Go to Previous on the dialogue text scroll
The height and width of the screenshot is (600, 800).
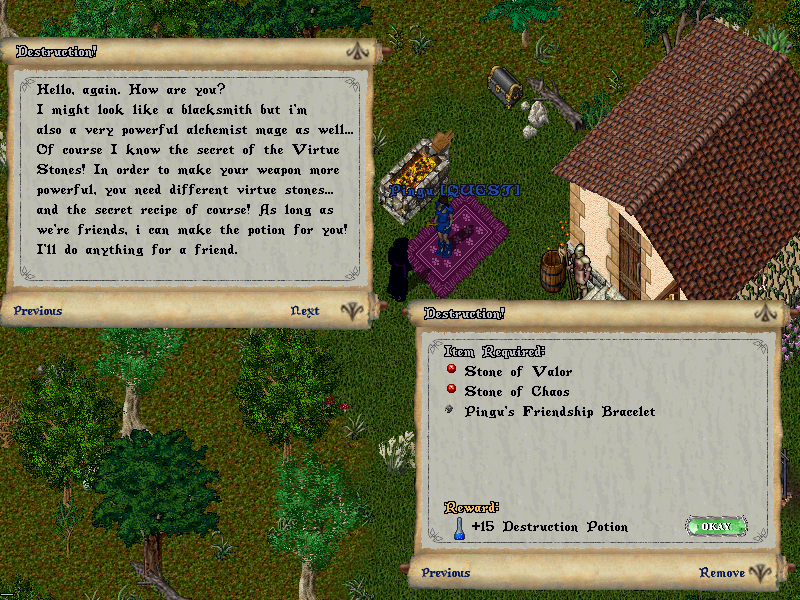pyautogui.click(x=38, y=311)
